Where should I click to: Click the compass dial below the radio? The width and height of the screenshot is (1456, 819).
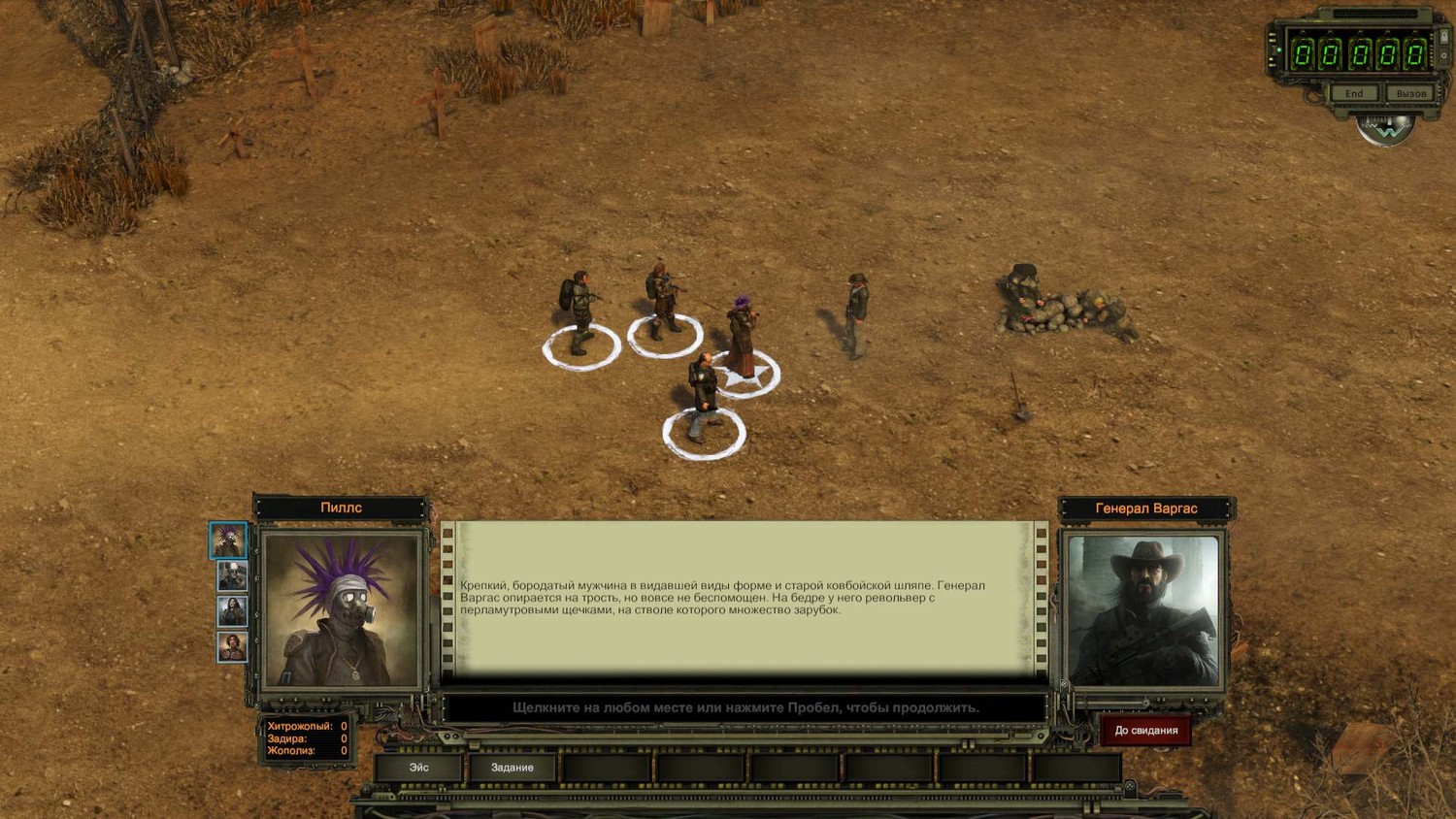[1386, 129]
